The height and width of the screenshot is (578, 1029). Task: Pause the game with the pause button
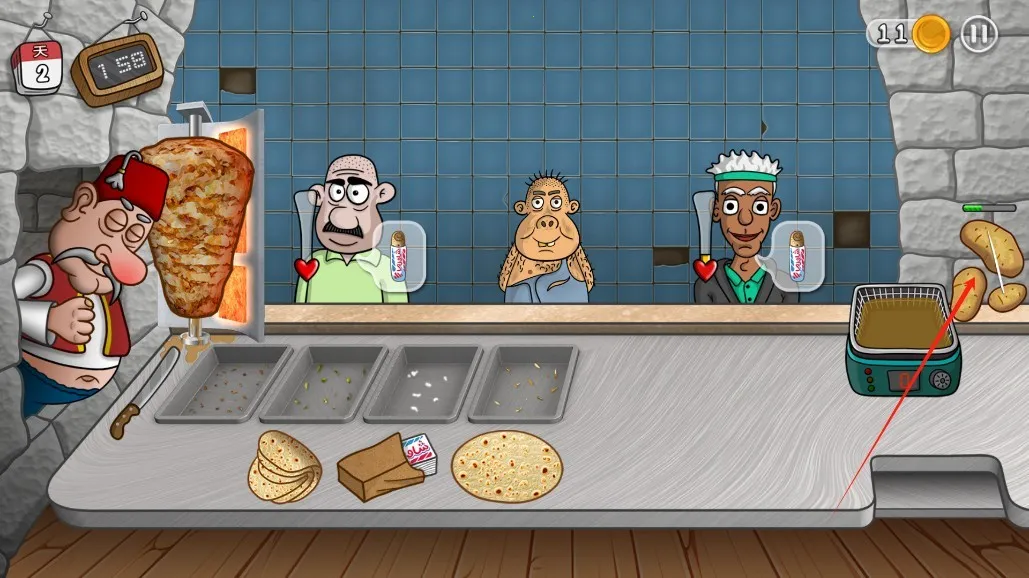click(979, 34)
